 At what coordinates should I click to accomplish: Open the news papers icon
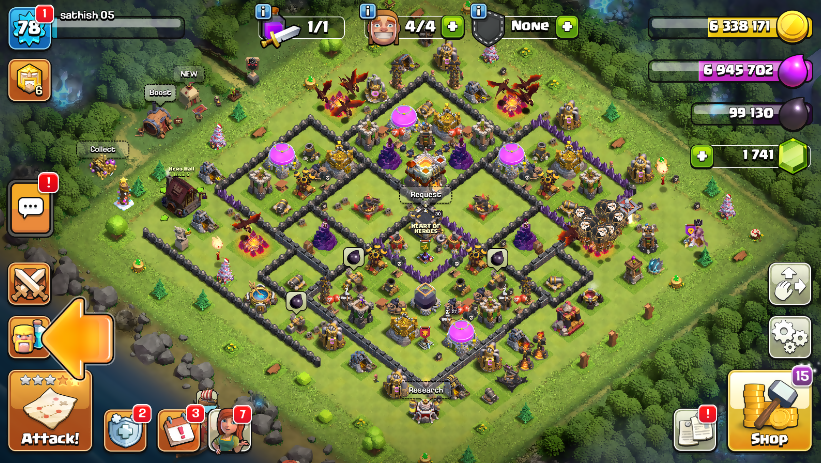click(x=694, y=429)
